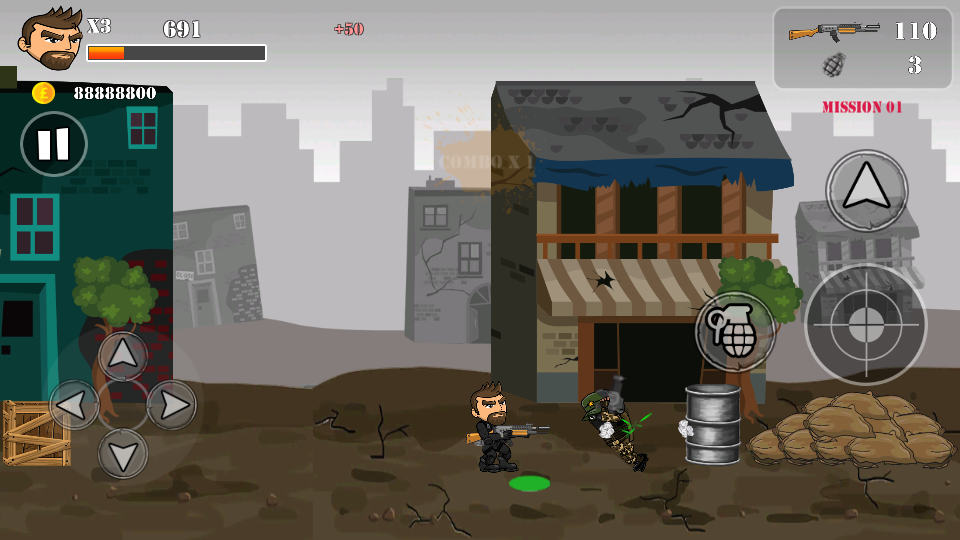
Task: Aim up with the D-pad up arrow
Action: (x=123, y=355)
